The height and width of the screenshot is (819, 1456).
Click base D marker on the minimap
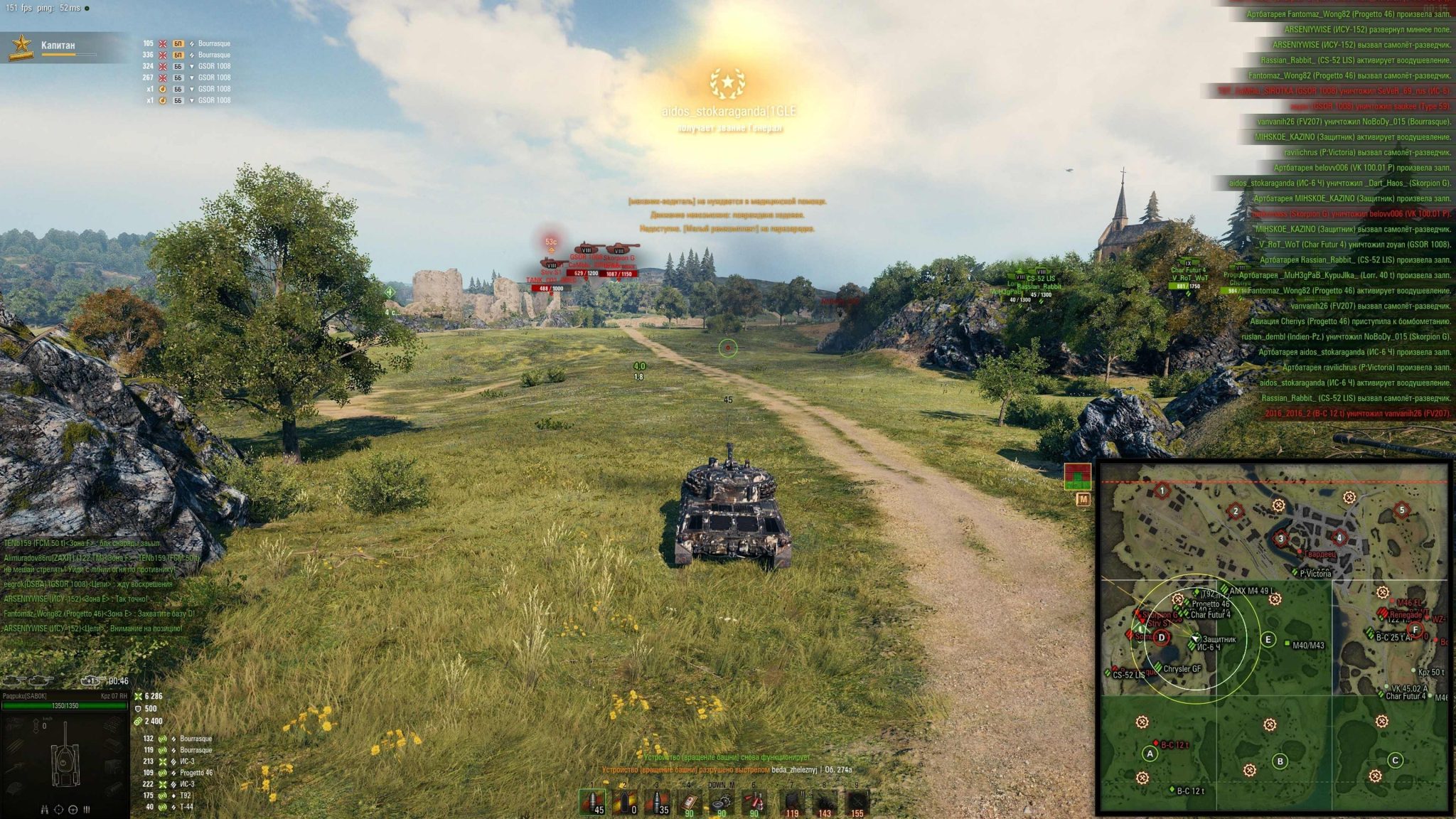click(1162, 638)
